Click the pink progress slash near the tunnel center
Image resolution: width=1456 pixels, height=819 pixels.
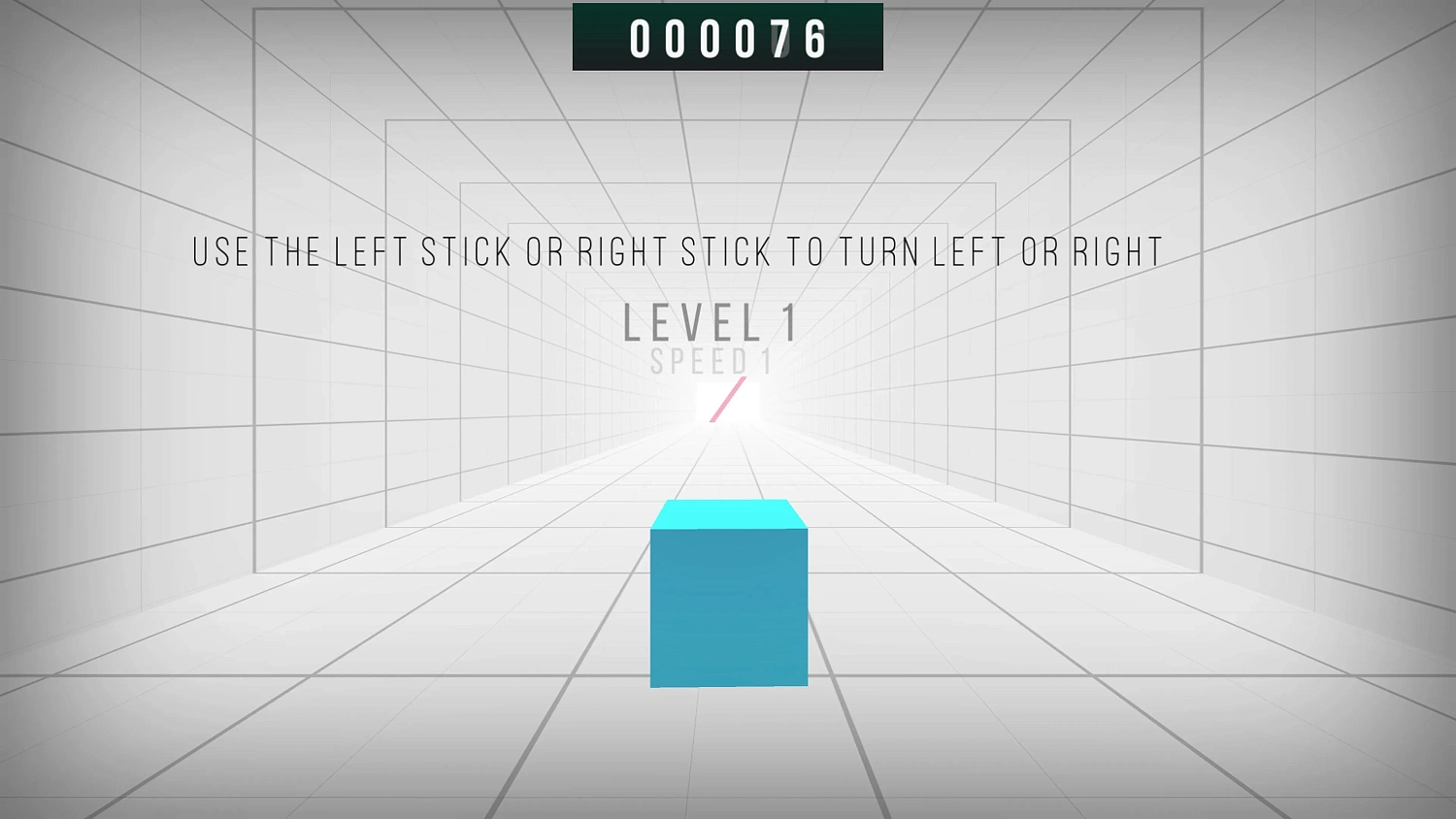[x=728, y=401]
